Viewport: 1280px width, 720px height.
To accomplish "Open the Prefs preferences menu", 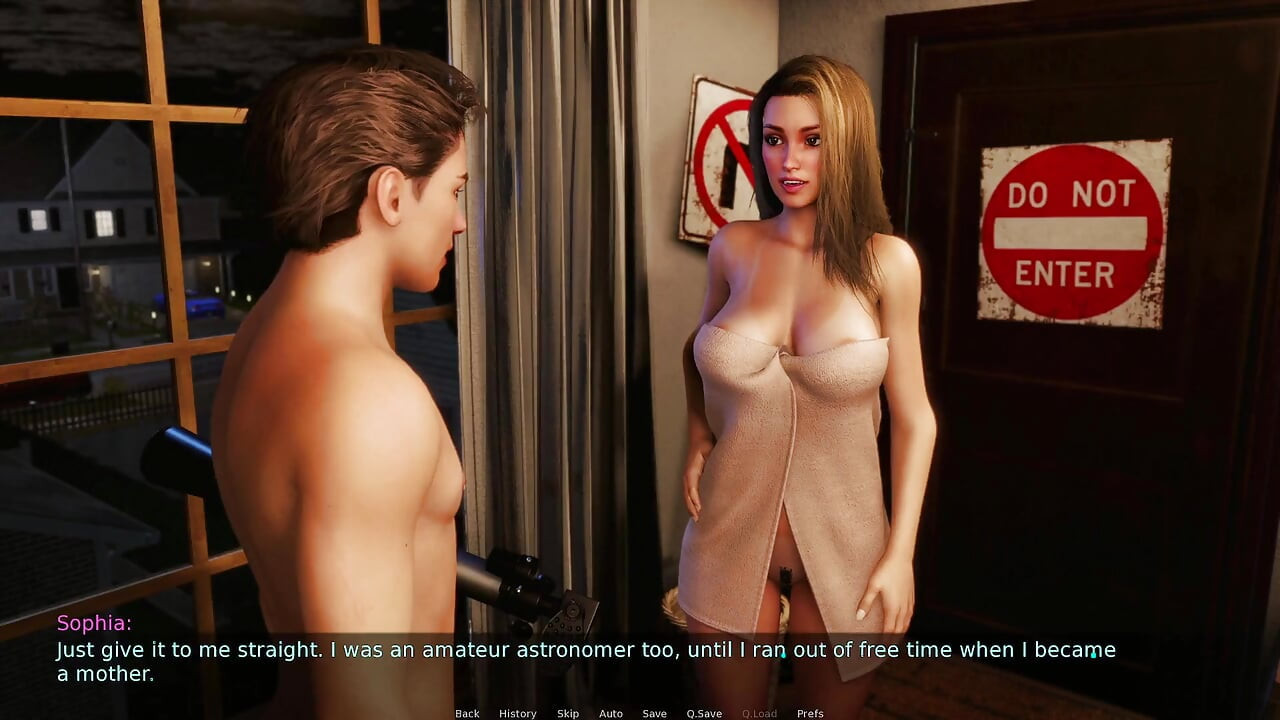I will [x=810, y=713].
